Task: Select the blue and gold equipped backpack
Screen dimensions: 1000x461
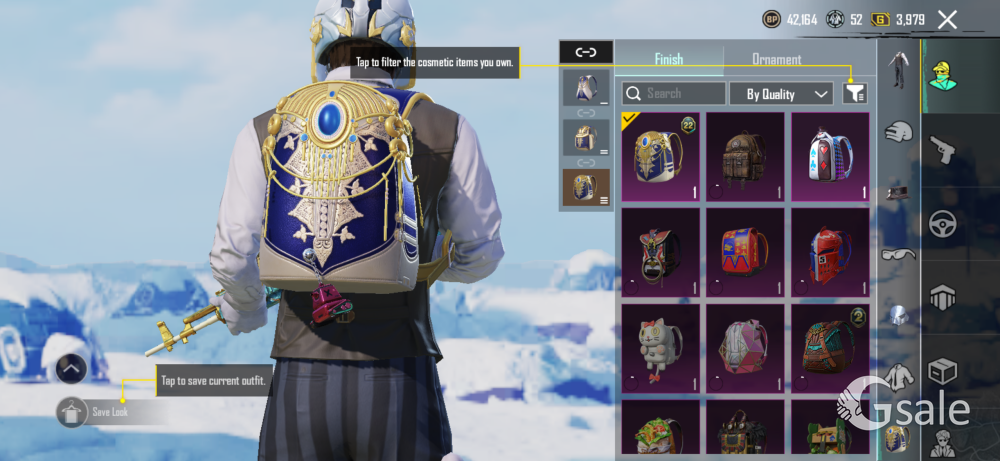Action: pos(659,156)
